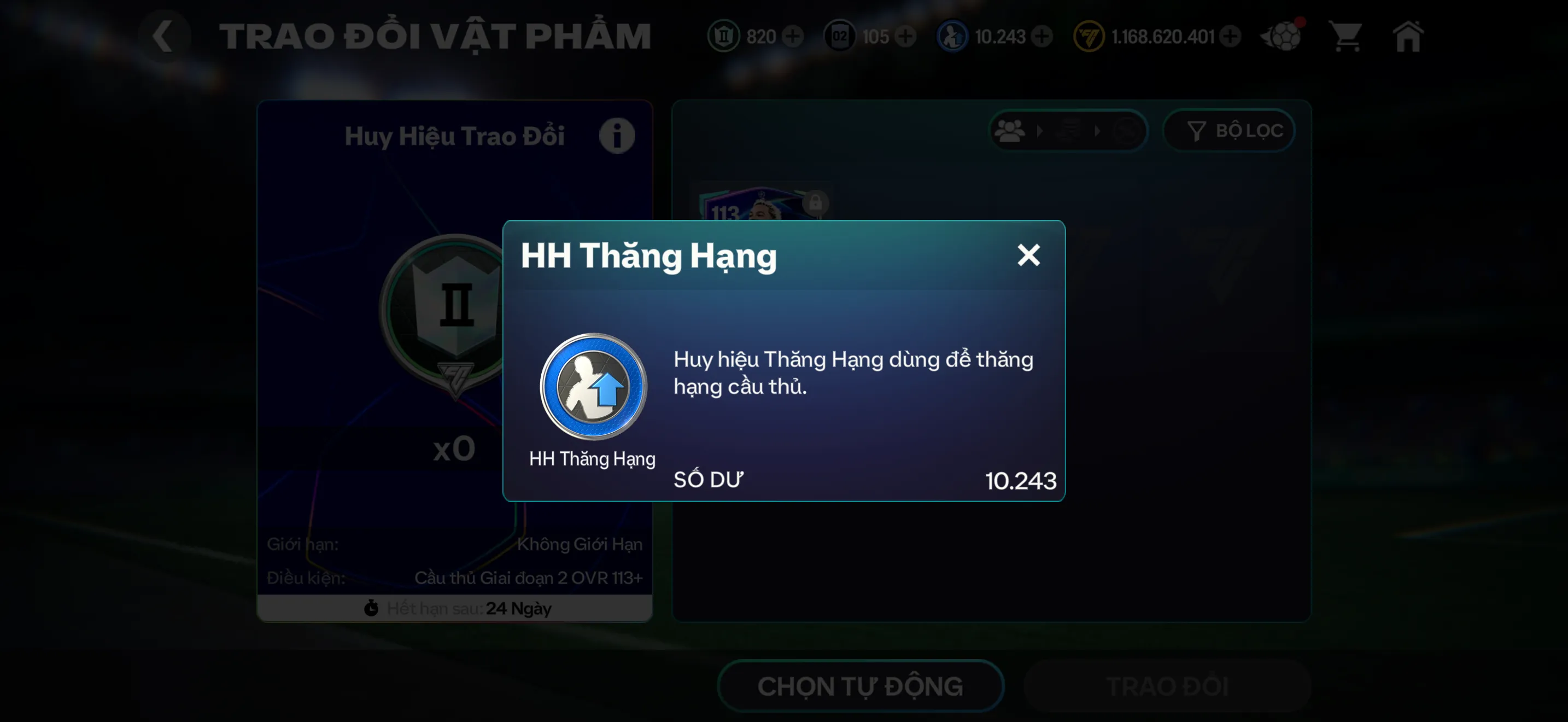Open the BỘ LỌC filter panel
The height and width of the screenshot is (722, 1568).
coord(1228,130)
